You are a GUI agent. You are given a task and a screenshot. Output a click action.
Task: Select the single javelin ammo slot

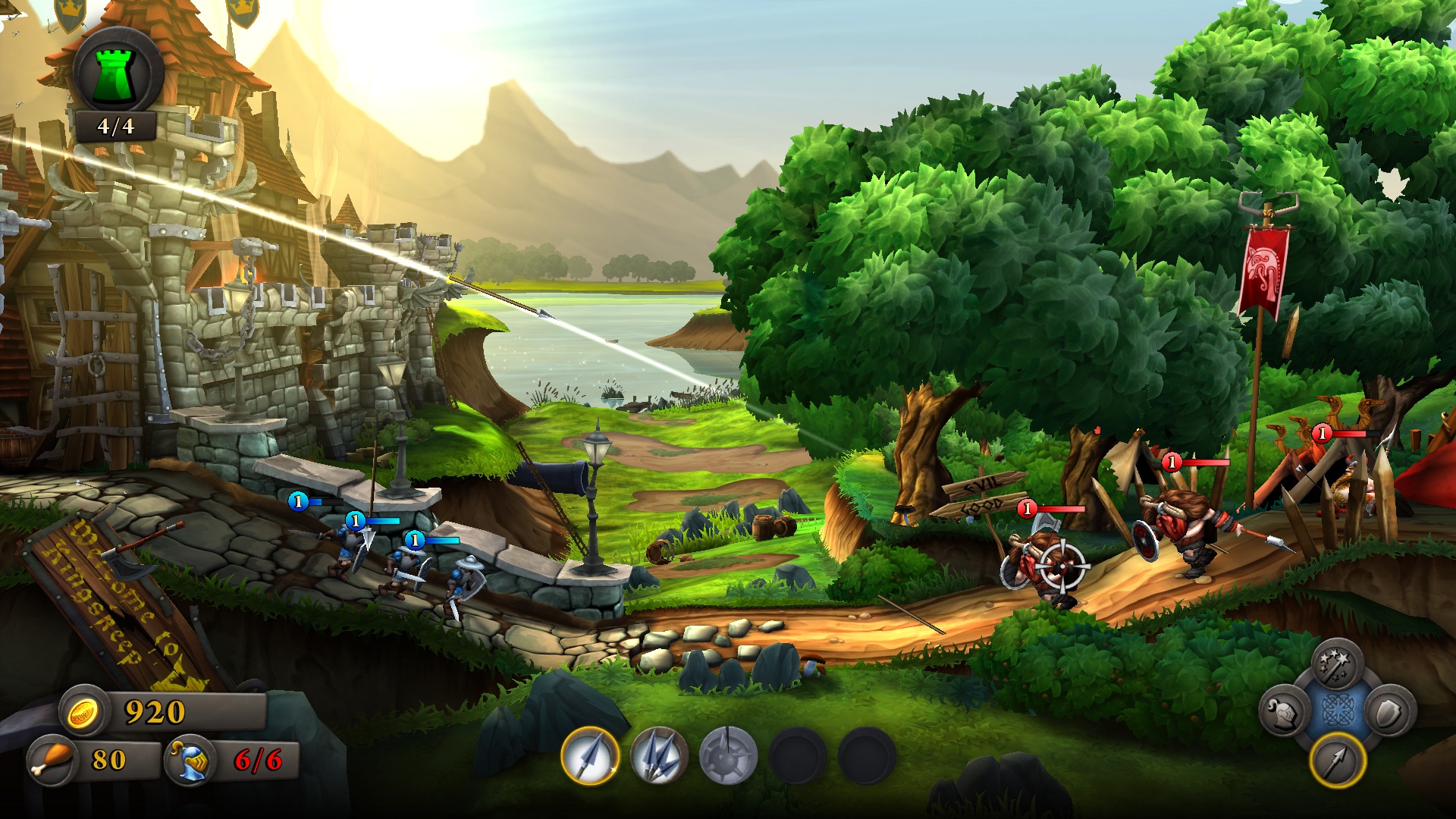click(590, 755)
